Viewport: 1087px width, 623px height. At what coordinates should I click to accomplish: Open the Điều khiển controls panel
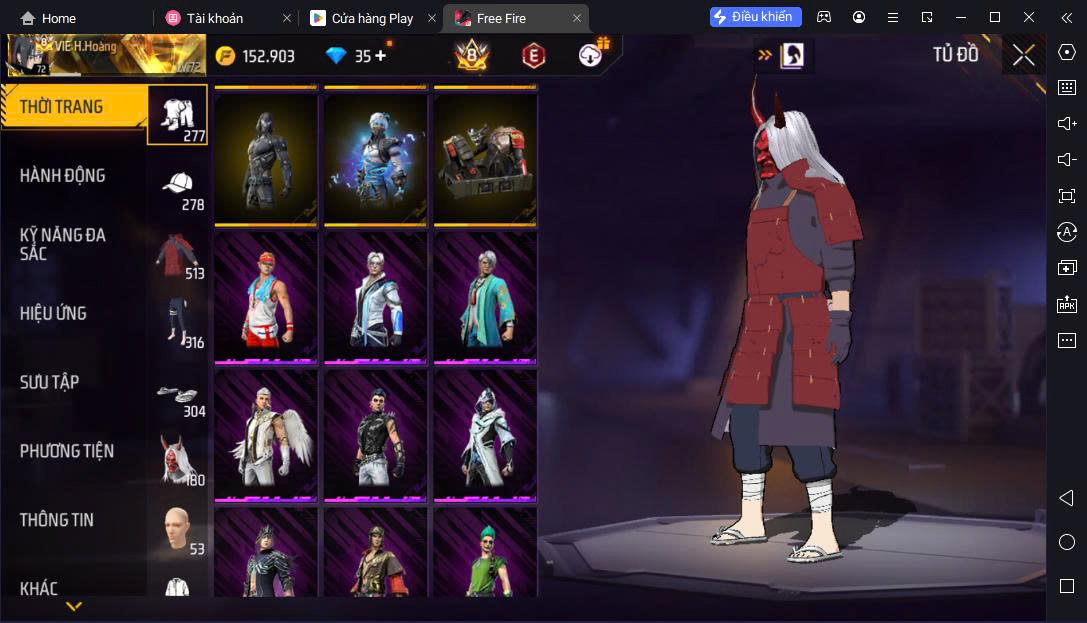[755, 17]
